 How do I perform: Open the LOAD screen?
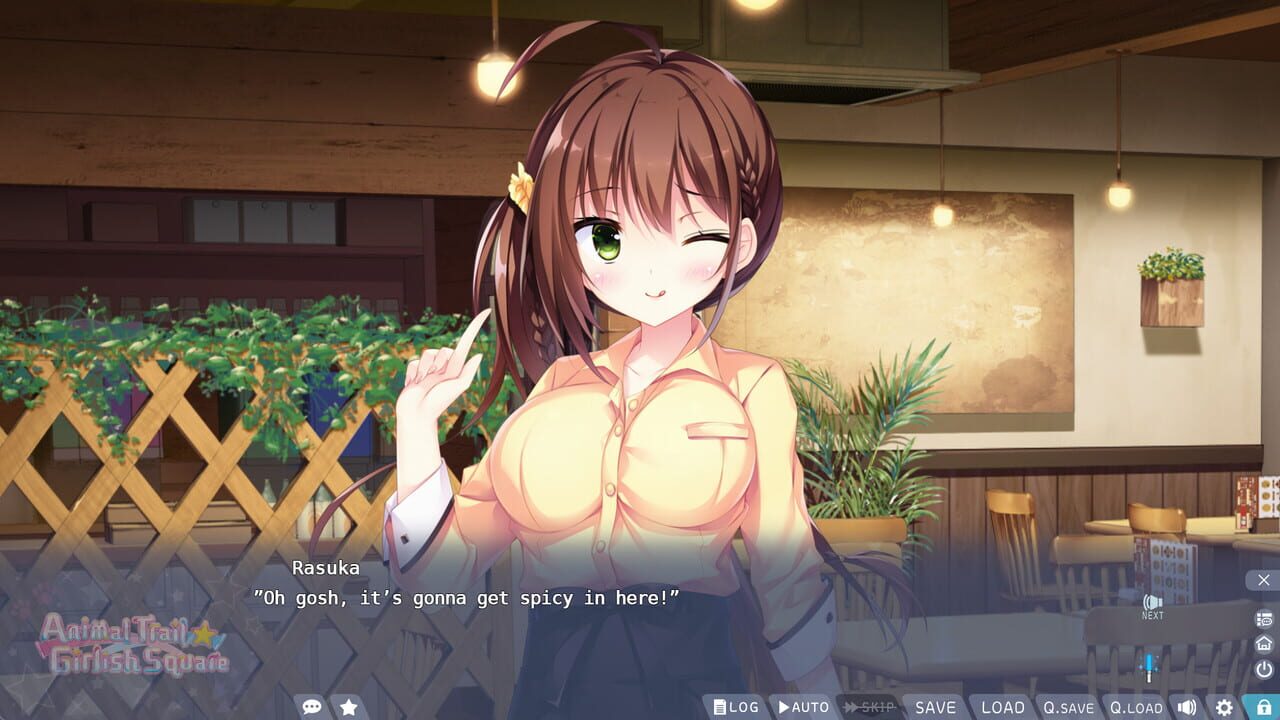click(x=1003, y=707)
